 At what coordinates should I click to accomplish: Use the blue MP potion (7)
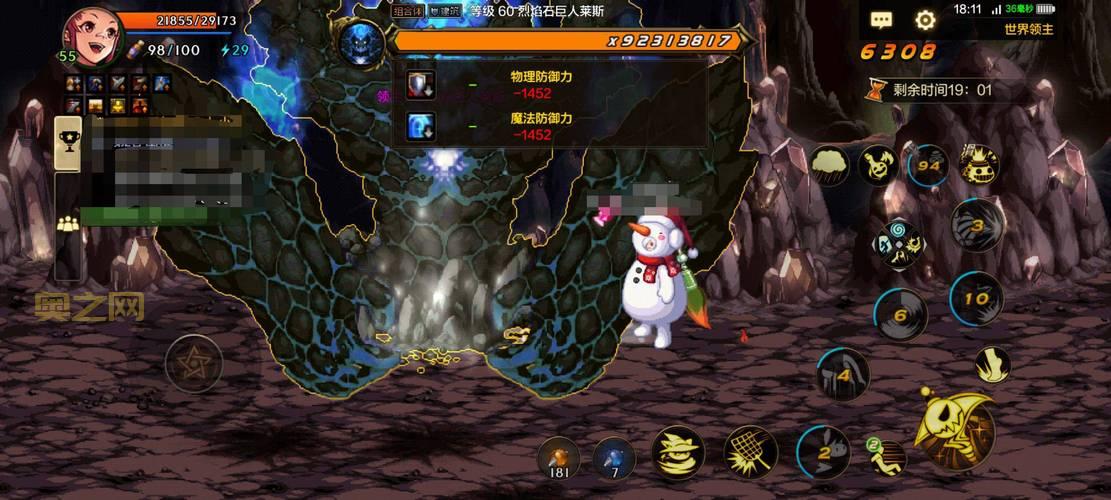pyautogui.click(x=612, y=457)
